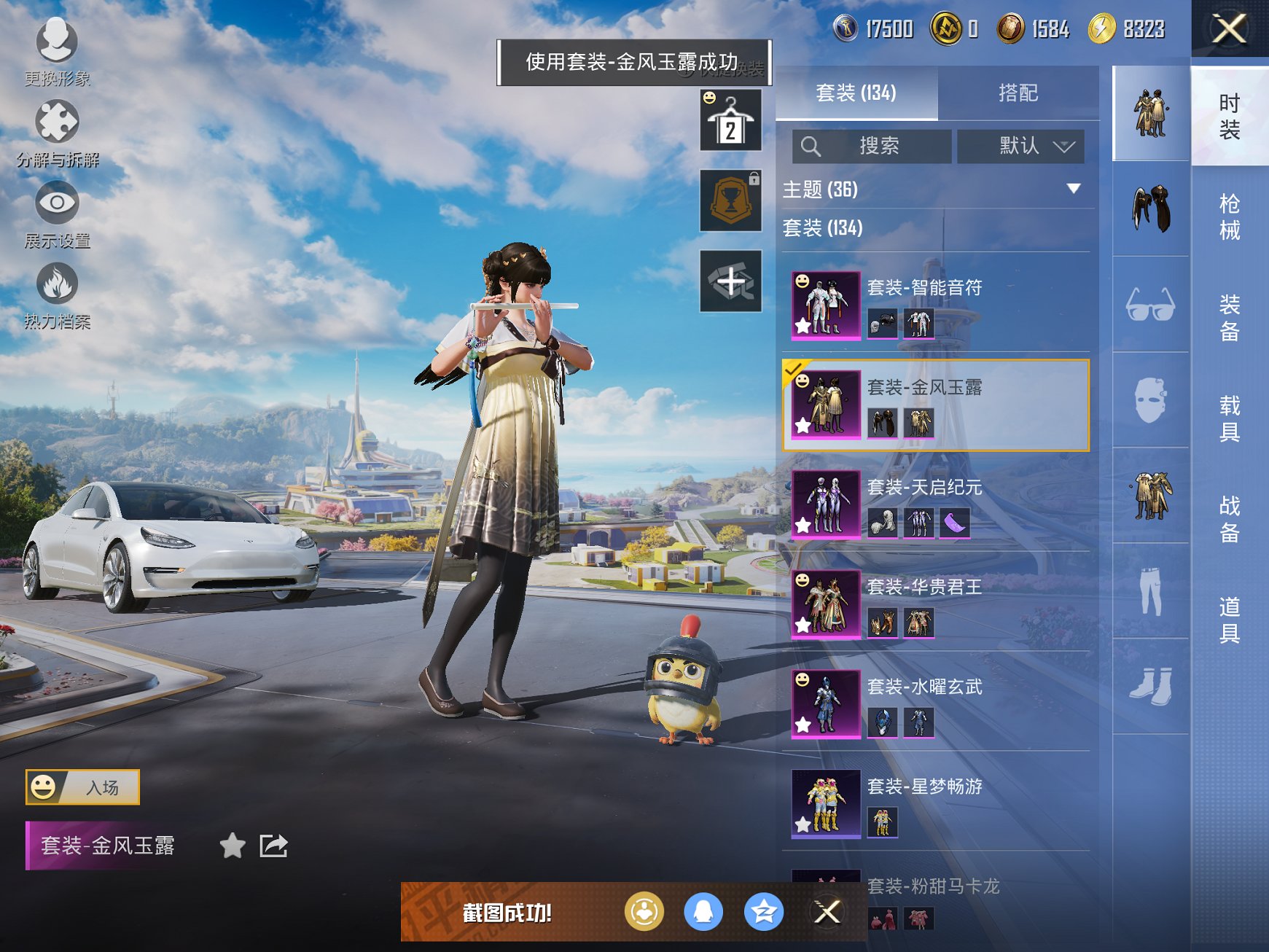Toggle the 入场 emote display option
1269x952 pixels.
[x=82, y=787]
